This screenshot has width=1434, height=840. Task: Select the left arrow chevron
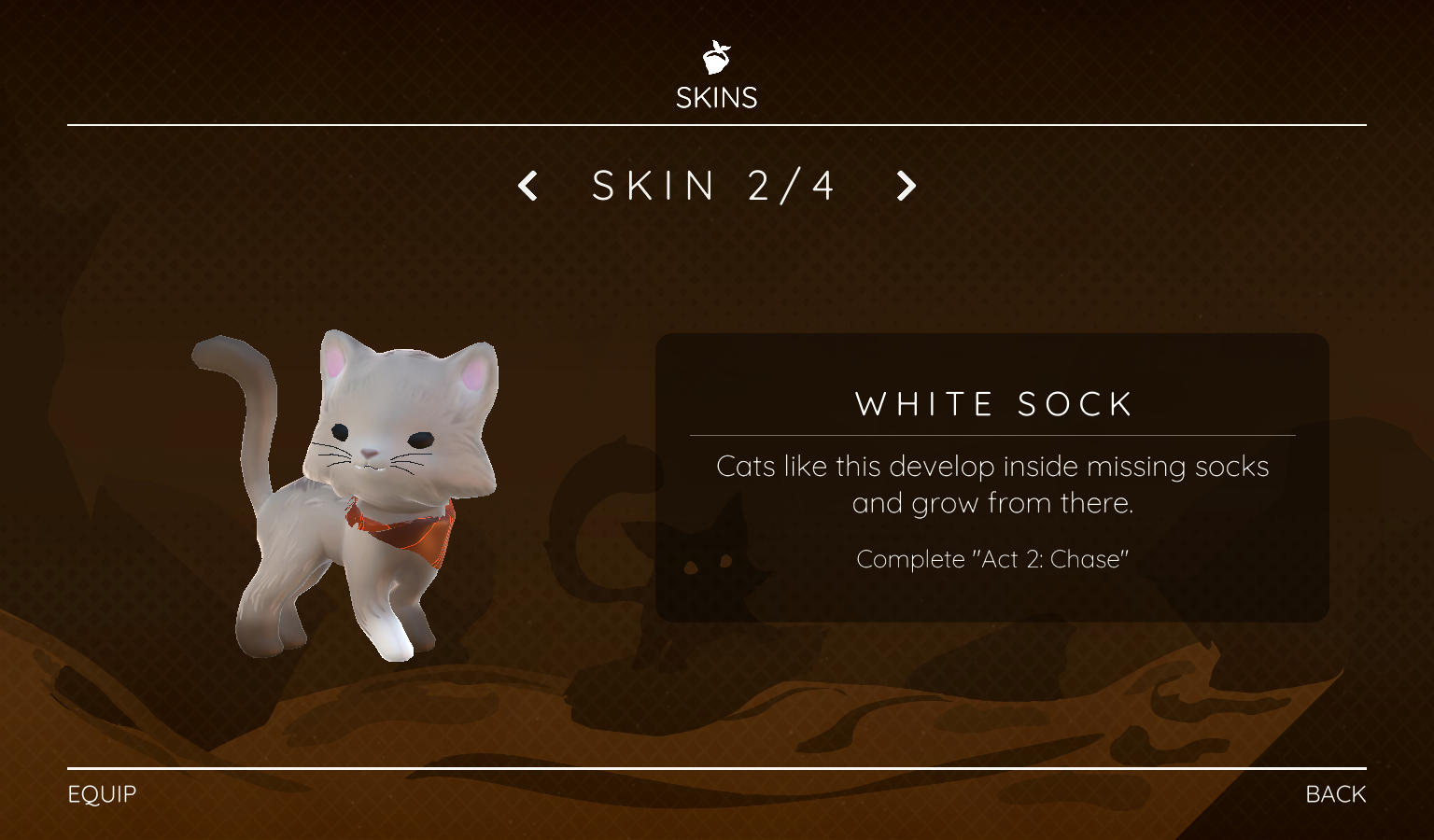coord(527,186)
